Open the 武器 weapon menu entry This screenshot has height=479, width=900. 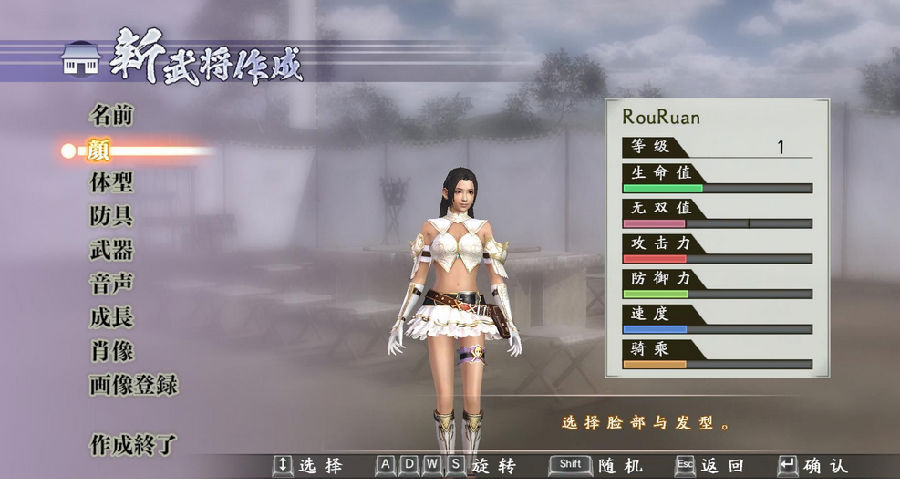coord(110,251)
